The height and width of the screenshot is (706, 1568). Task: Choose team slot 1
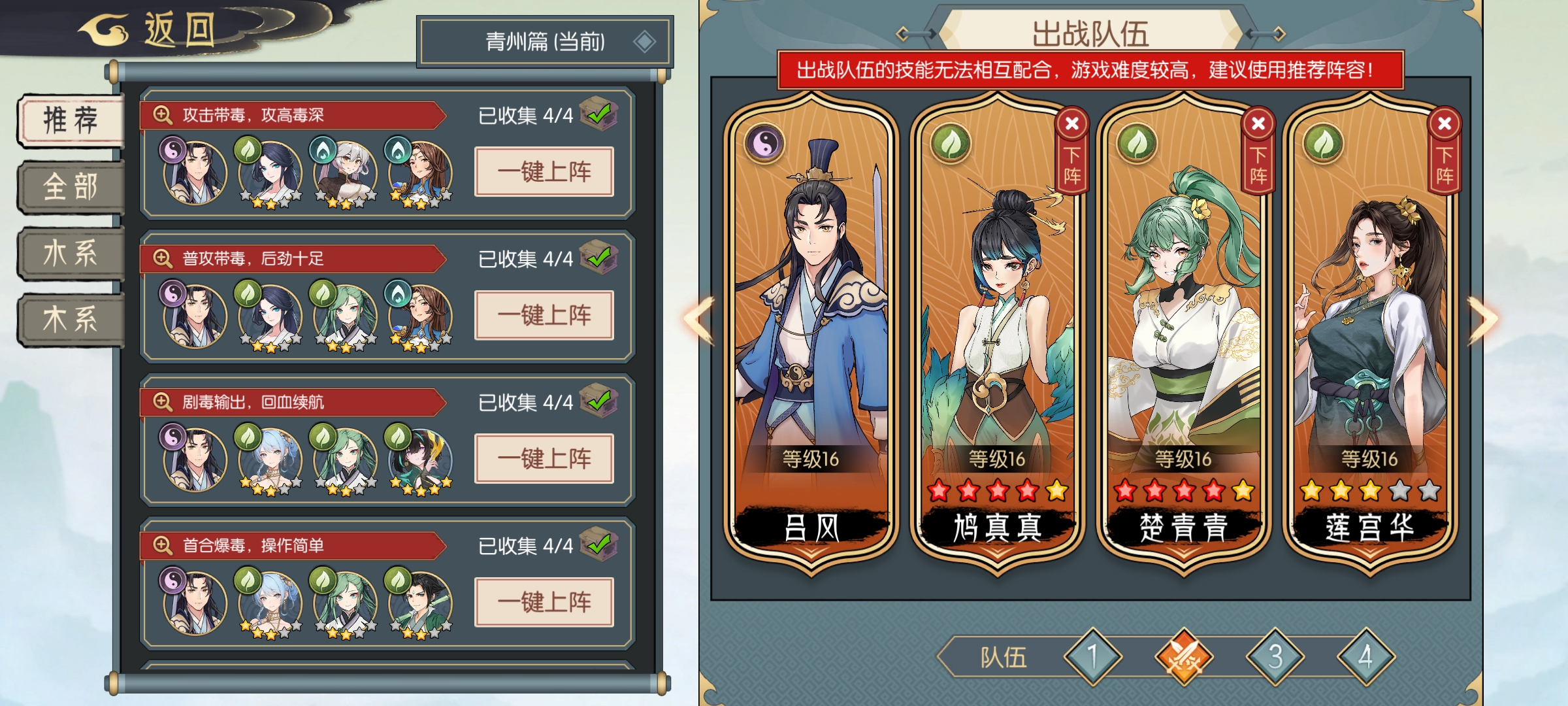coord(1092,656)
